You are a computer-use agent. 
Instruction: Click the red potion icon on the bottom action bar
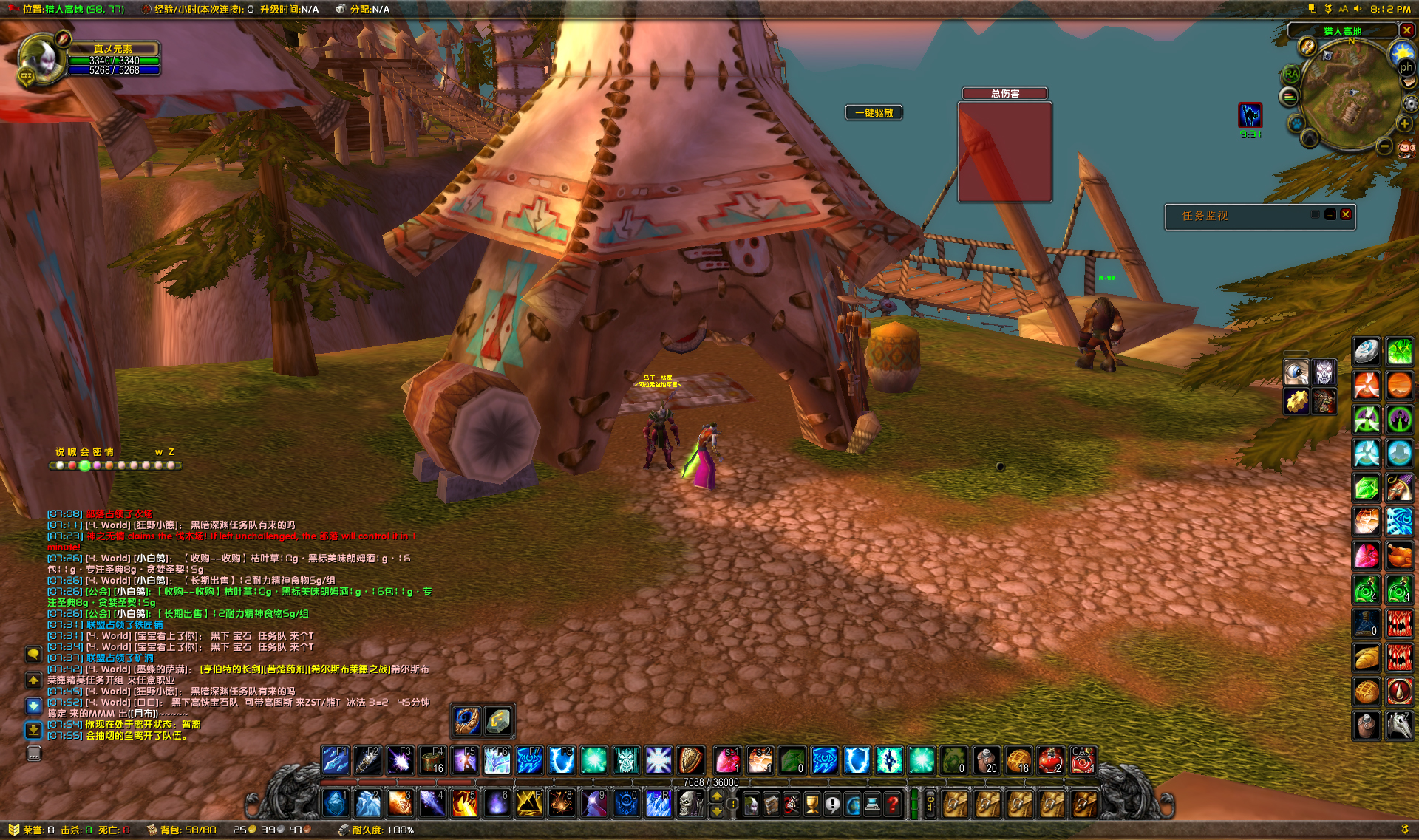point(1050,760)
